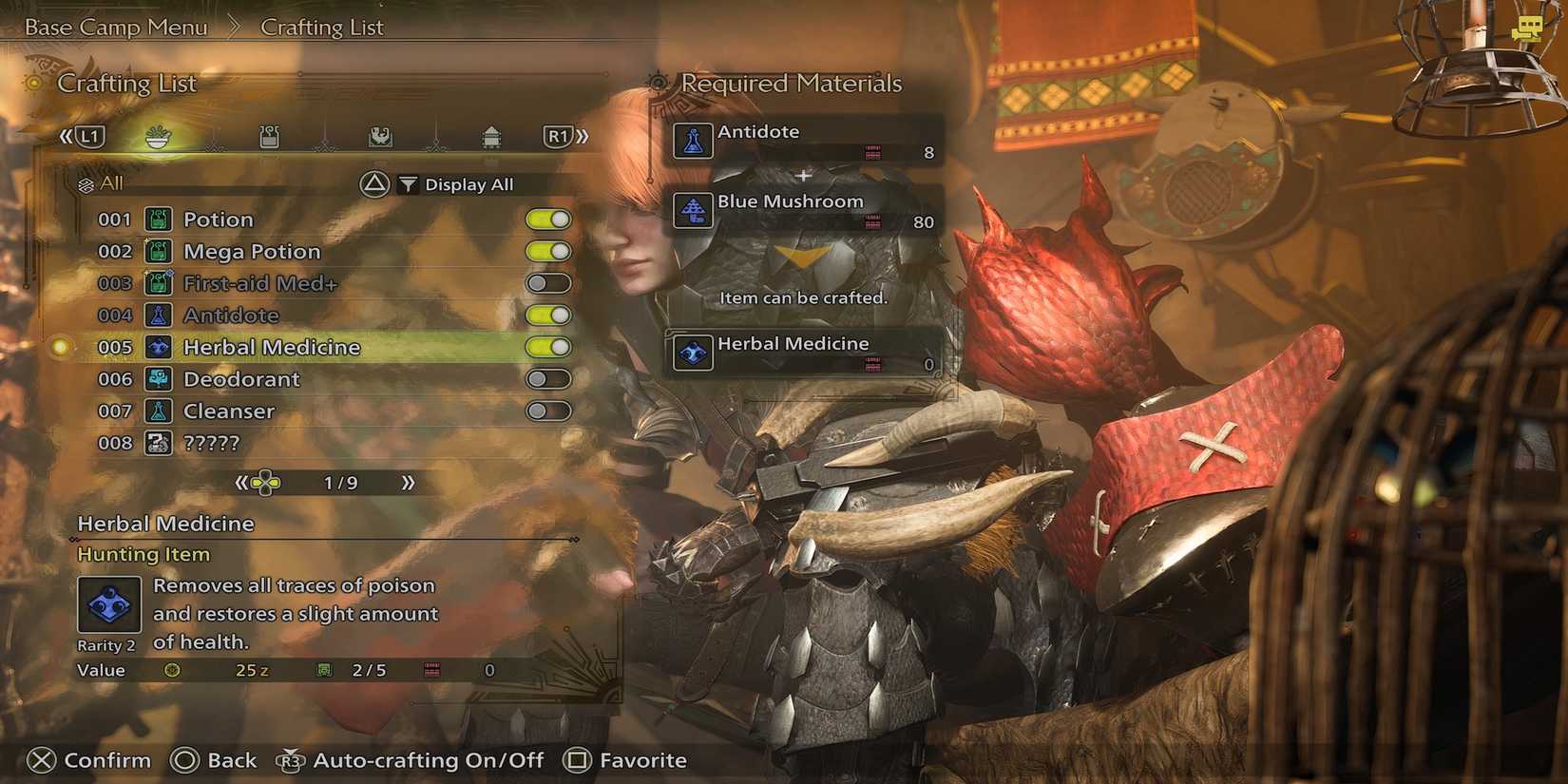The image size is (1568, 784).
Task: Click the Blue Mushroom icon in Required Materials
Action: 693,211
